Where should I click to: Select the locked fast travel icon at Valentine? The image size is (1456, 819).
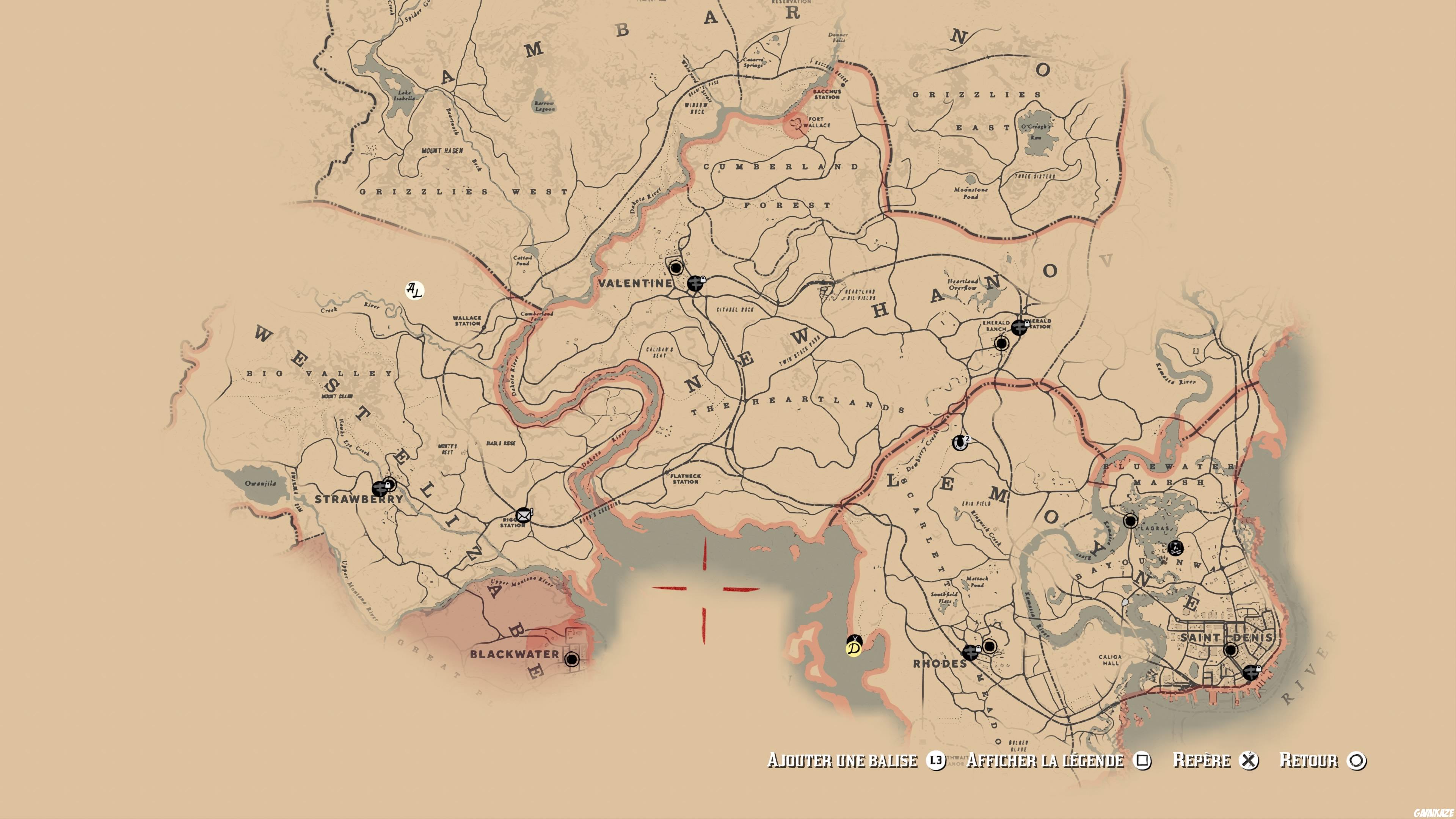(x=696, y=284)
